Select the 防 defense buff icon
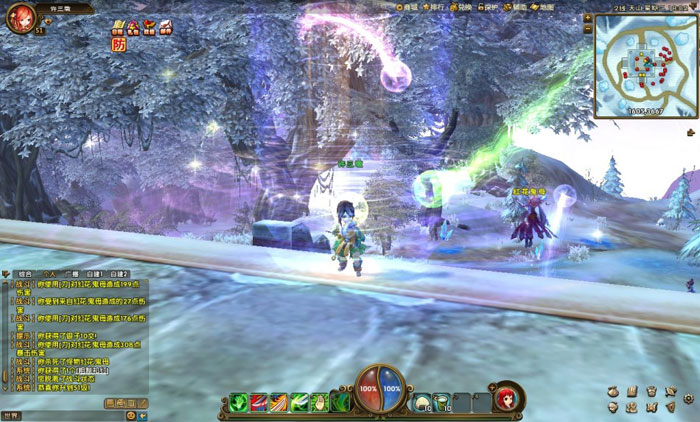This screenshot has width=700, height=422. 118,44
